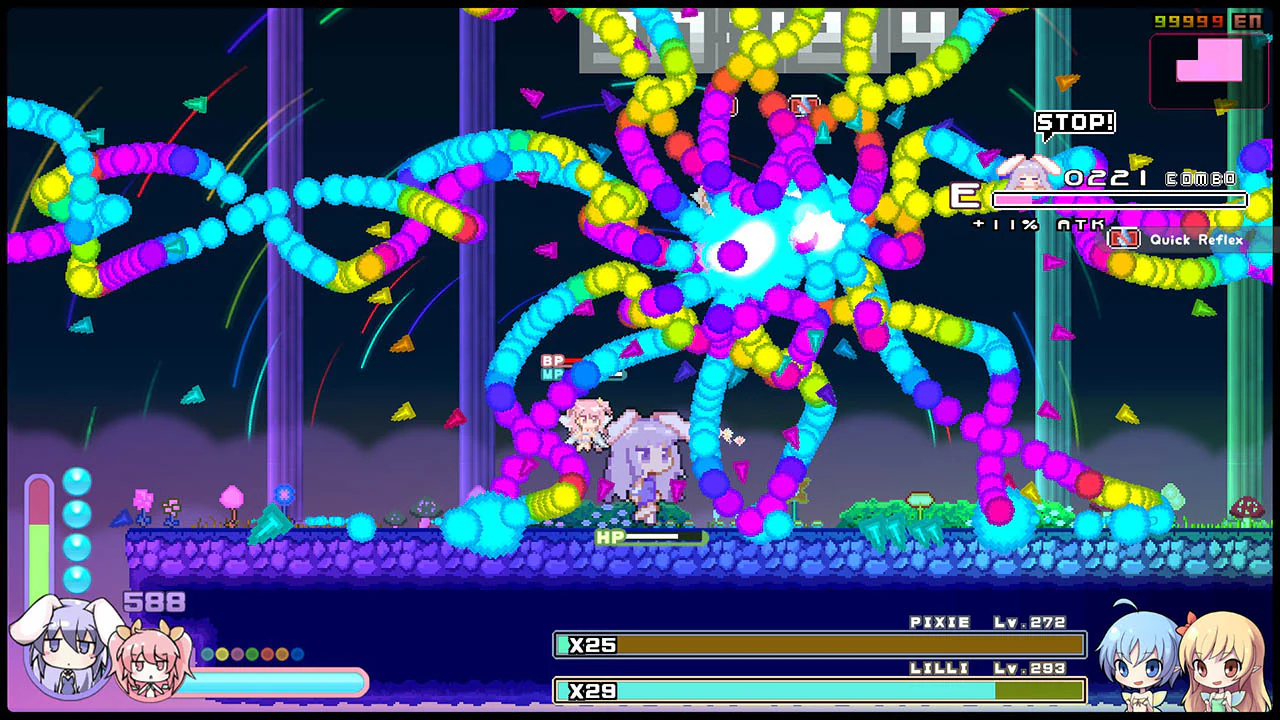This screenshot has height=720, width=1280.
Task: Expand the STOP! speech bubble
Action: (x=1076, y=122)
